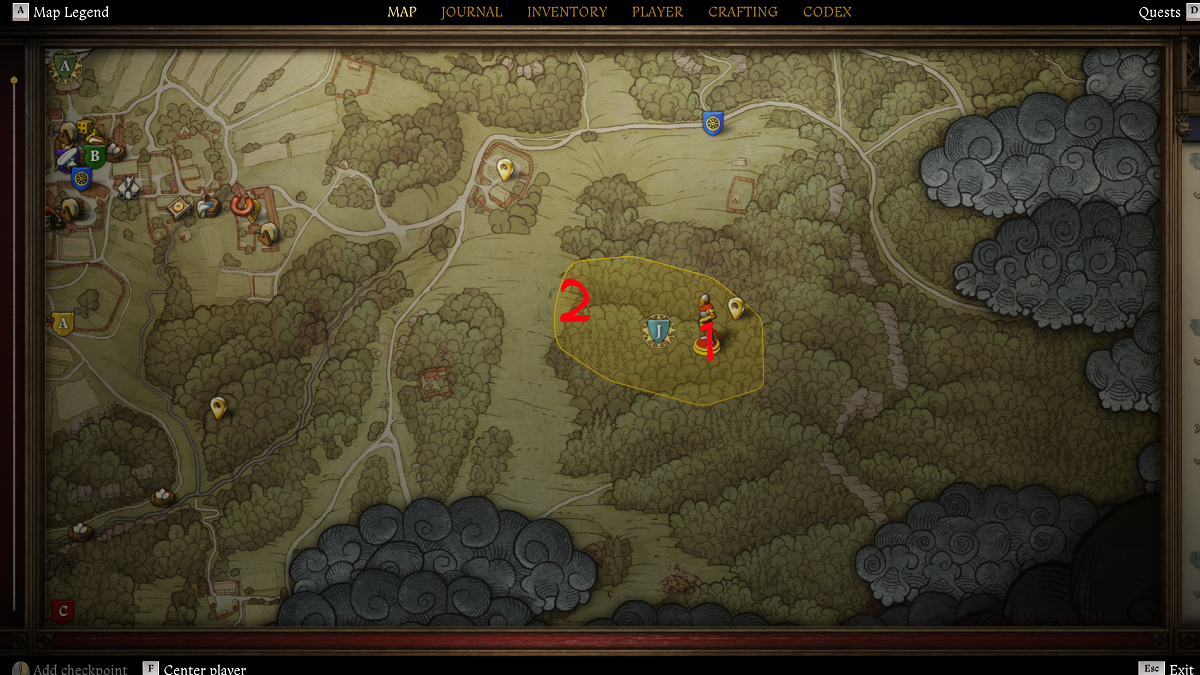Open the Codex tab
Image resolution: width=1200 pixels, height=675 pixels.
pos(827,12)
